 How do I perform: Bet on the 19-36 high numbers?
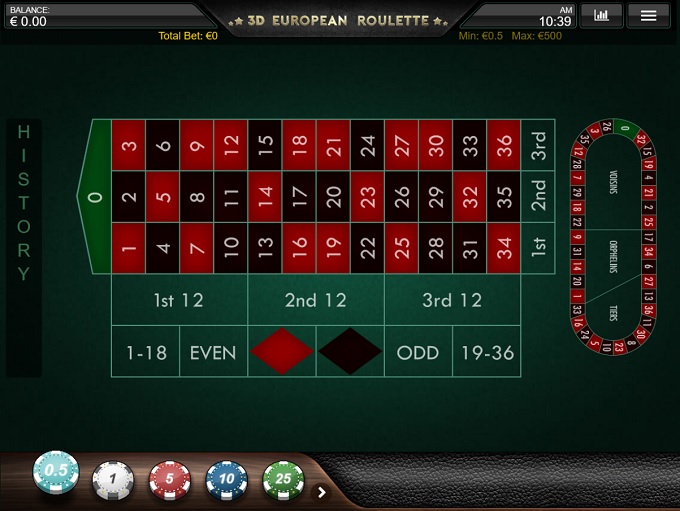point(486,352)
